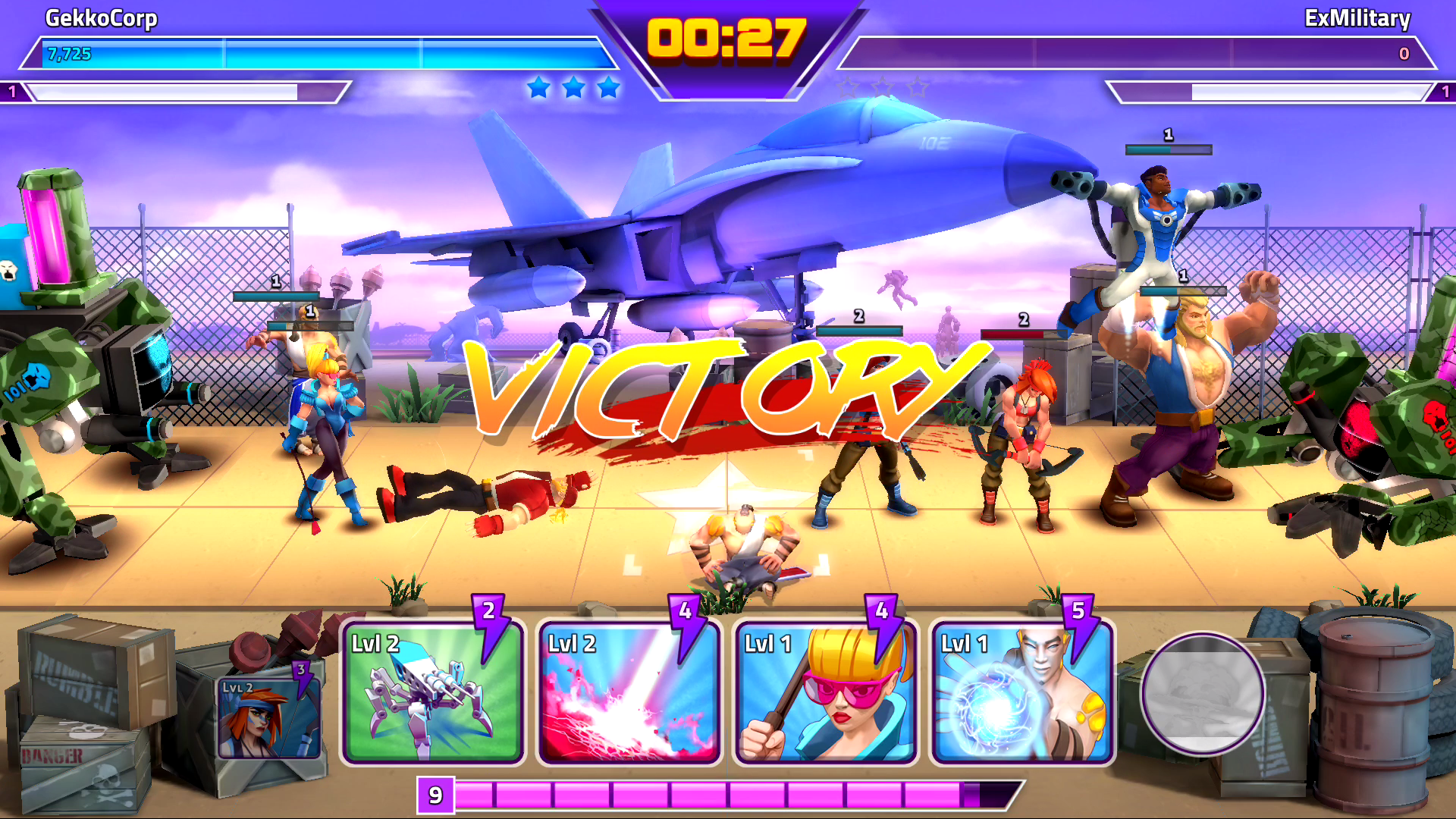Choose the blonde girl with bat card

click(x=825, y=692)
